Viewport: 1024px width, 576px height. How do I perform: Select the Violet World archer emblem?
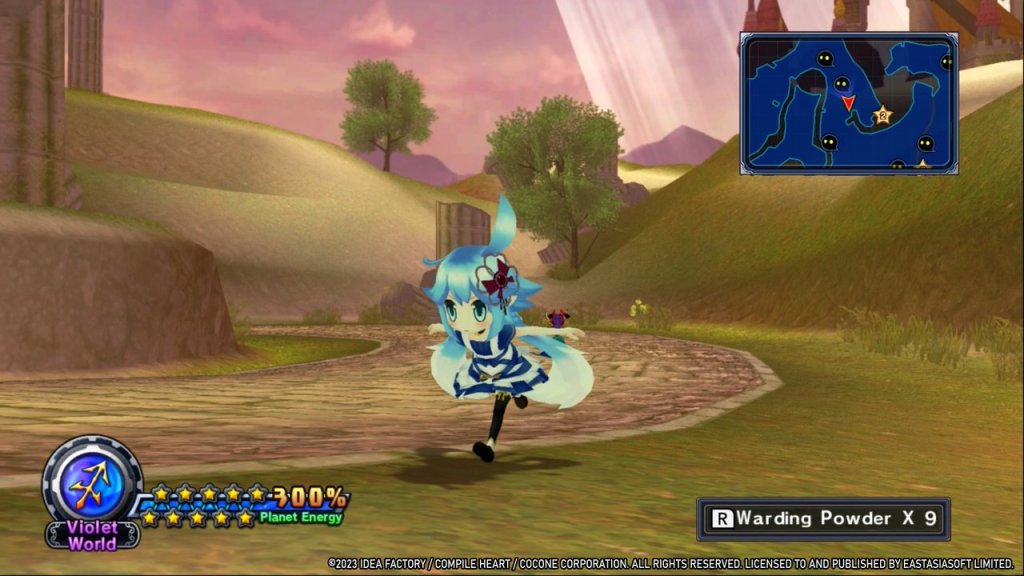click(x=92, y=484)
